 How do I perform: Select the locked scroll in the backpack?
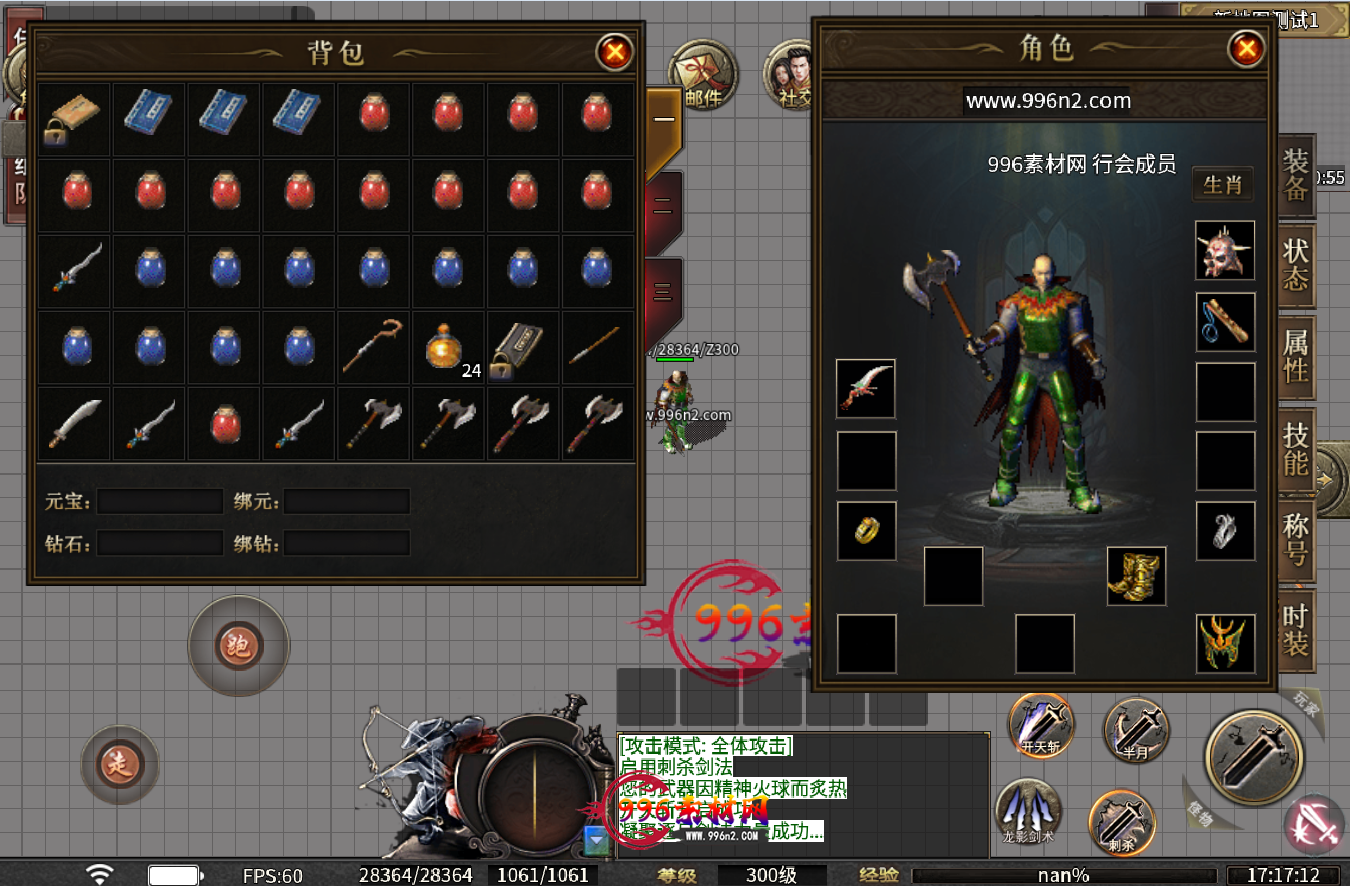[x=73, y=119]
